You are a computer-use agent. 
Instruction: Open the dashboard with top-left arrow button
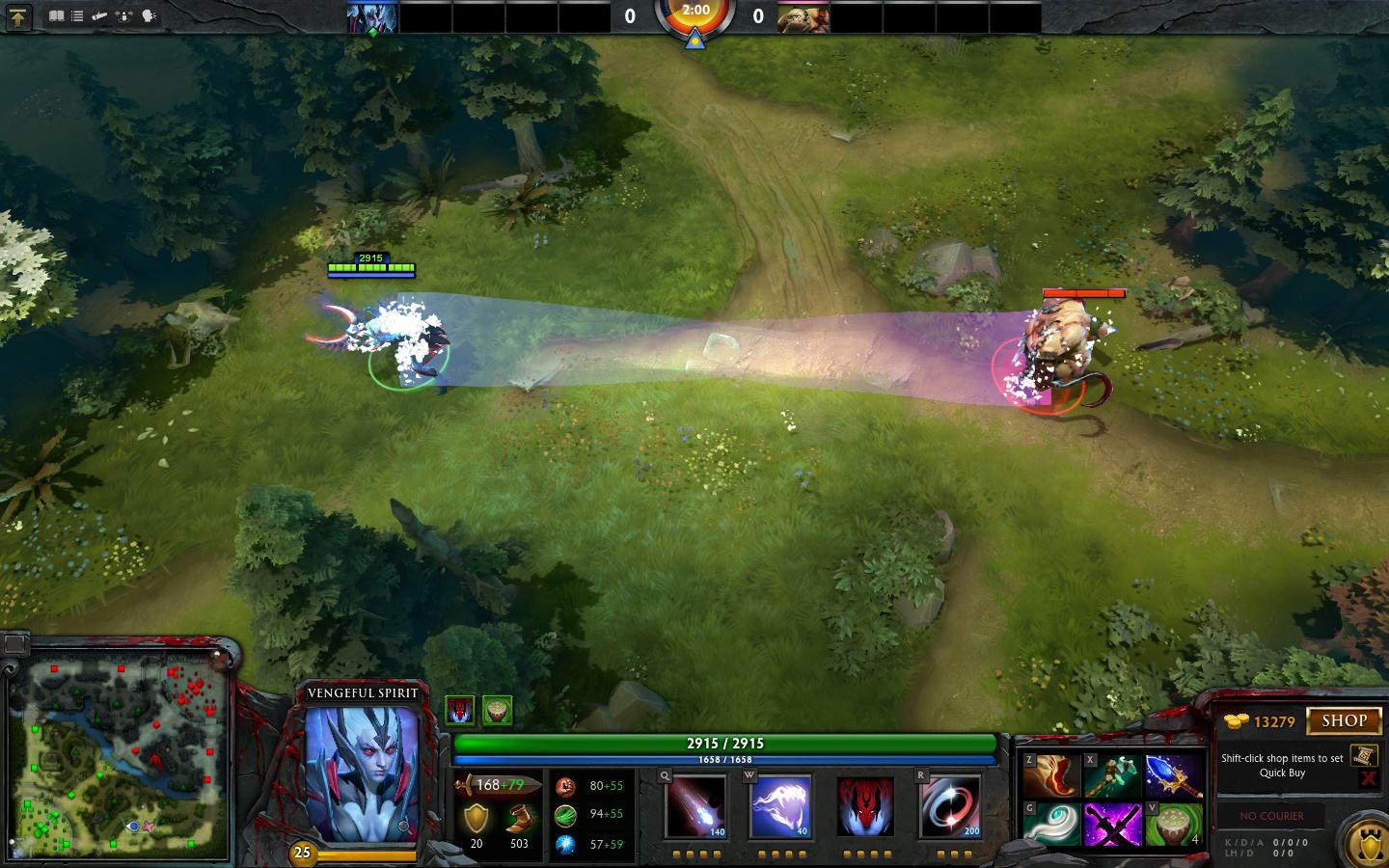click(x=18, y=16)
